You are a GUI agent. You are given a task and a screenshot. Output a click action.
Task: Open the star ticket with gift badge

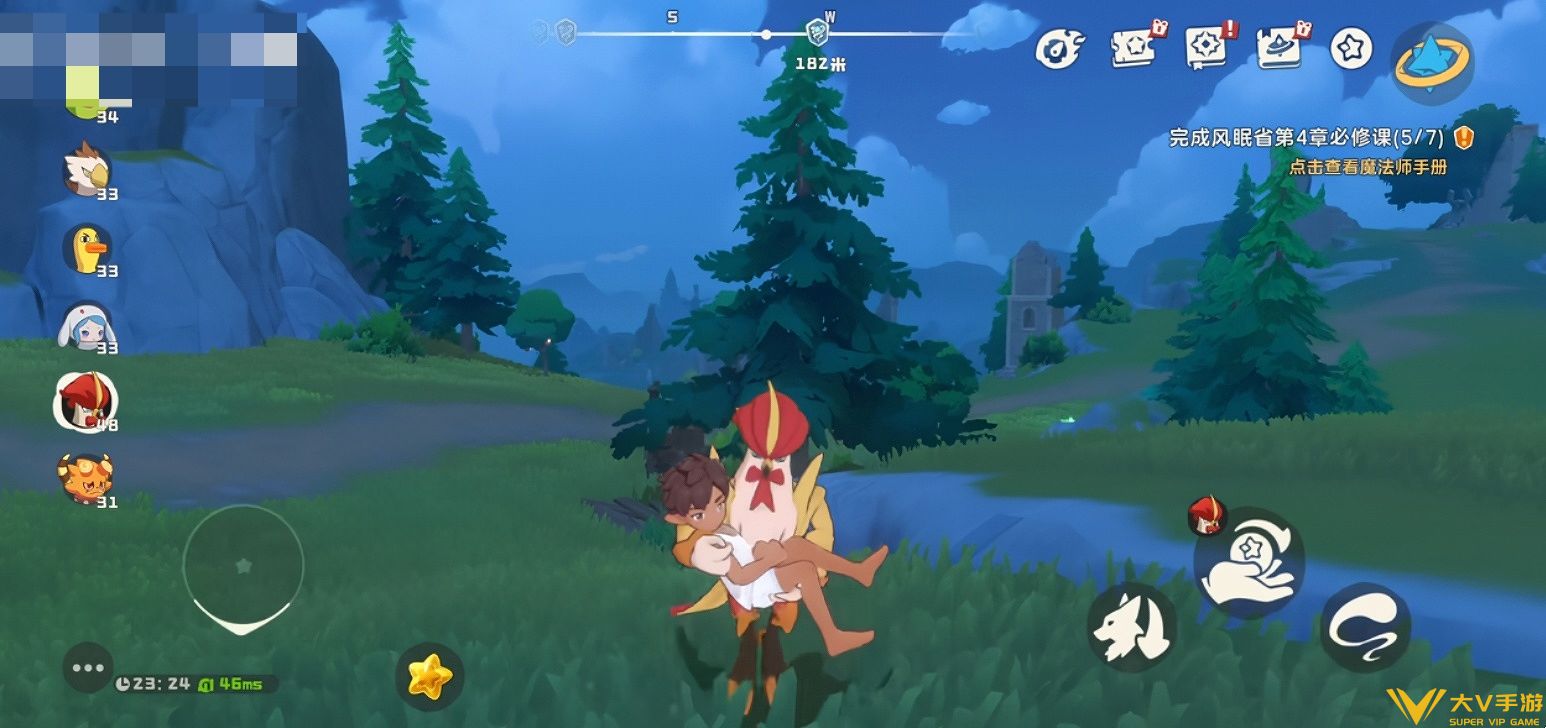tap(1135, 47)
